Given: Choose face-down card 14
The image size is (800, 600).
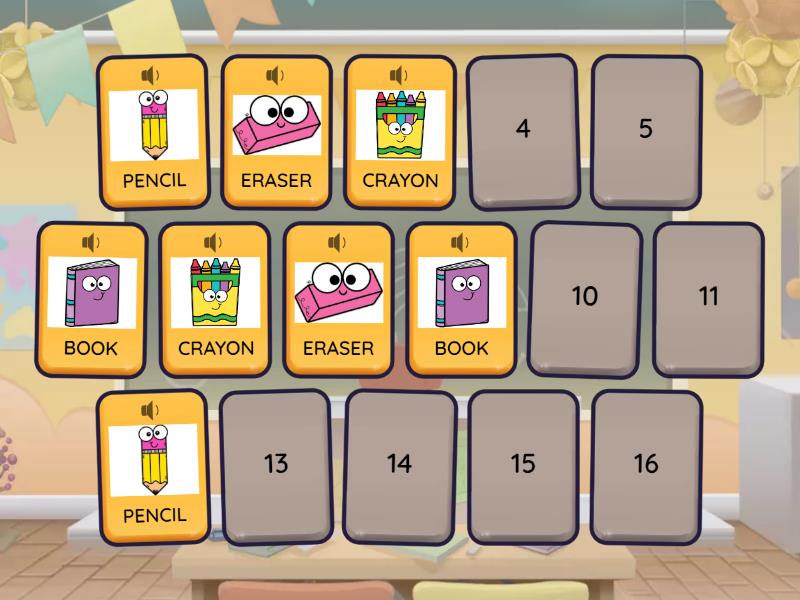Looking at the screenshot, I should pos(399,465).
